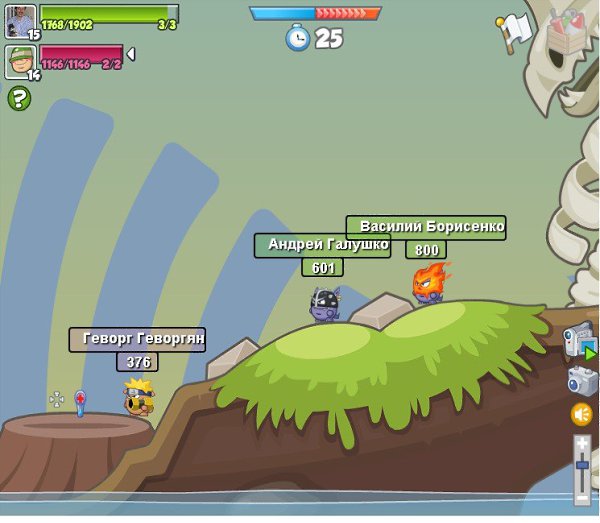Click the video camera replay icon
Screen dimensions: 600x523
tap(579, 342)
